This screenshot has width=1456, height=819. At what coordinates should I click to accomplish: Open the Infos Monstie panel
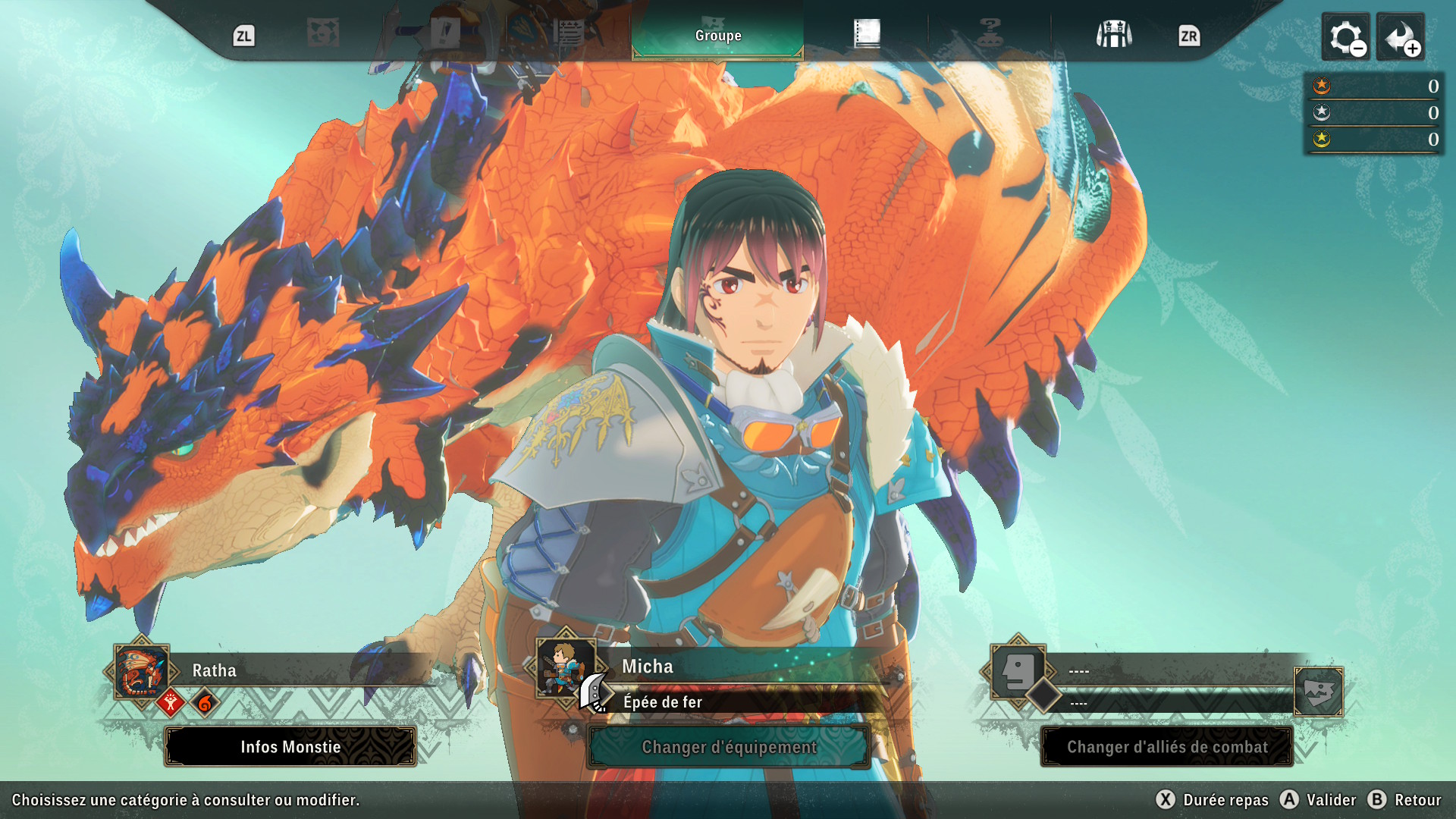tap(290, 747)
